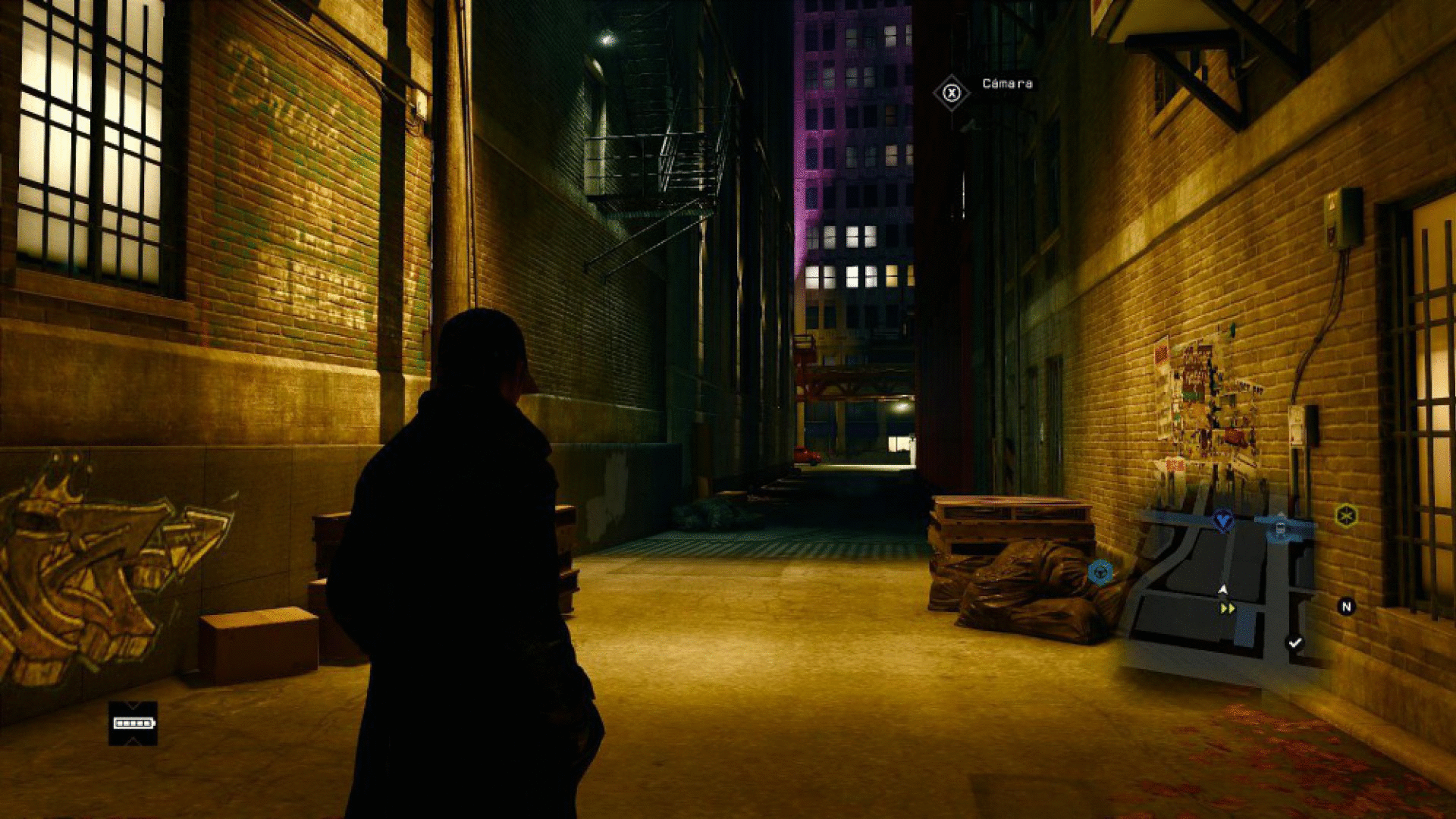Select the blue heart marker on minimap
Screen dimensions: 1456x819
click(1222, 520)
